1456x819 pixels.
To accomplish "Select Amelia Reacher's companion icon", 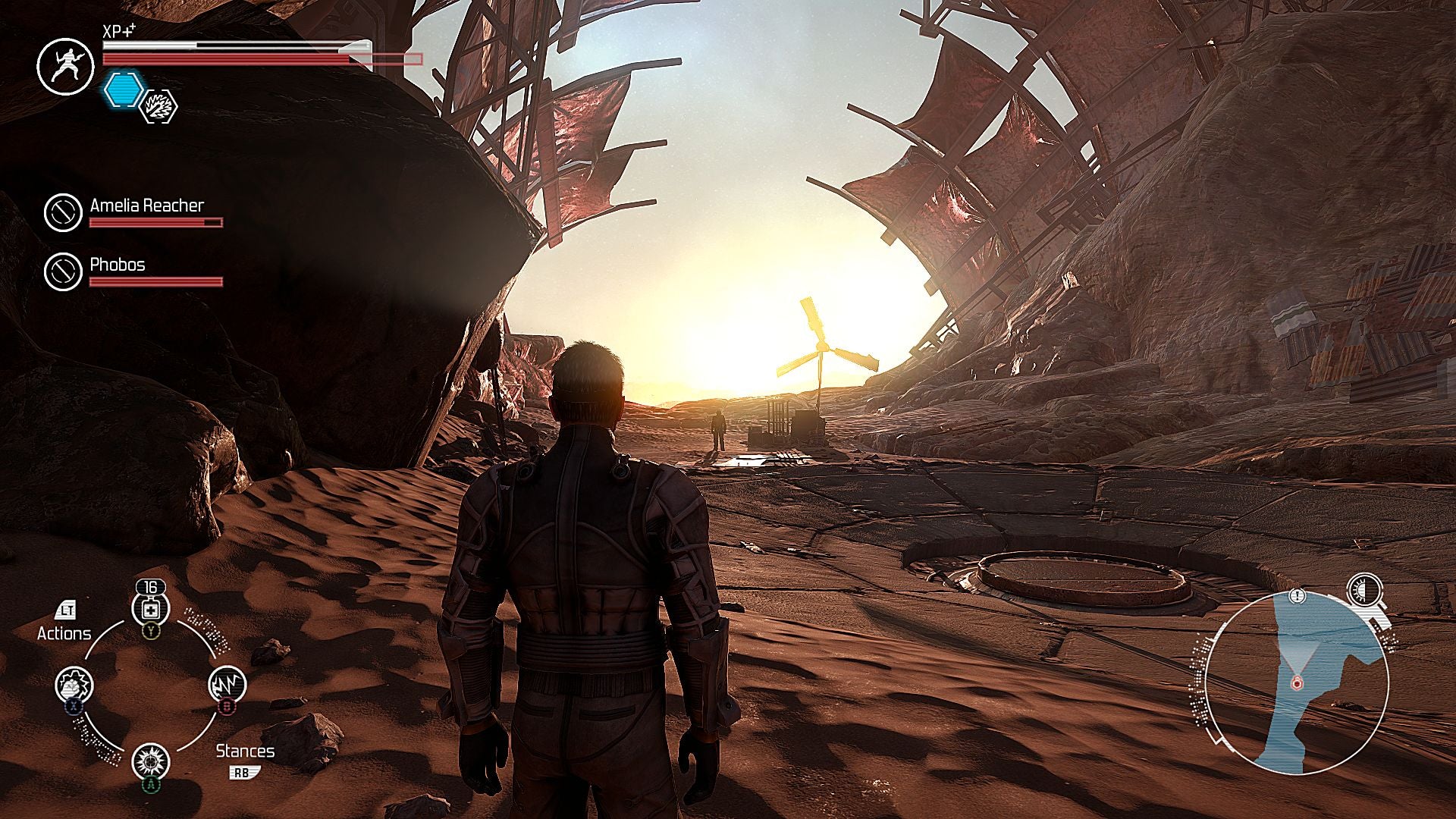I will pyautogui.click(x=63, y=212).
